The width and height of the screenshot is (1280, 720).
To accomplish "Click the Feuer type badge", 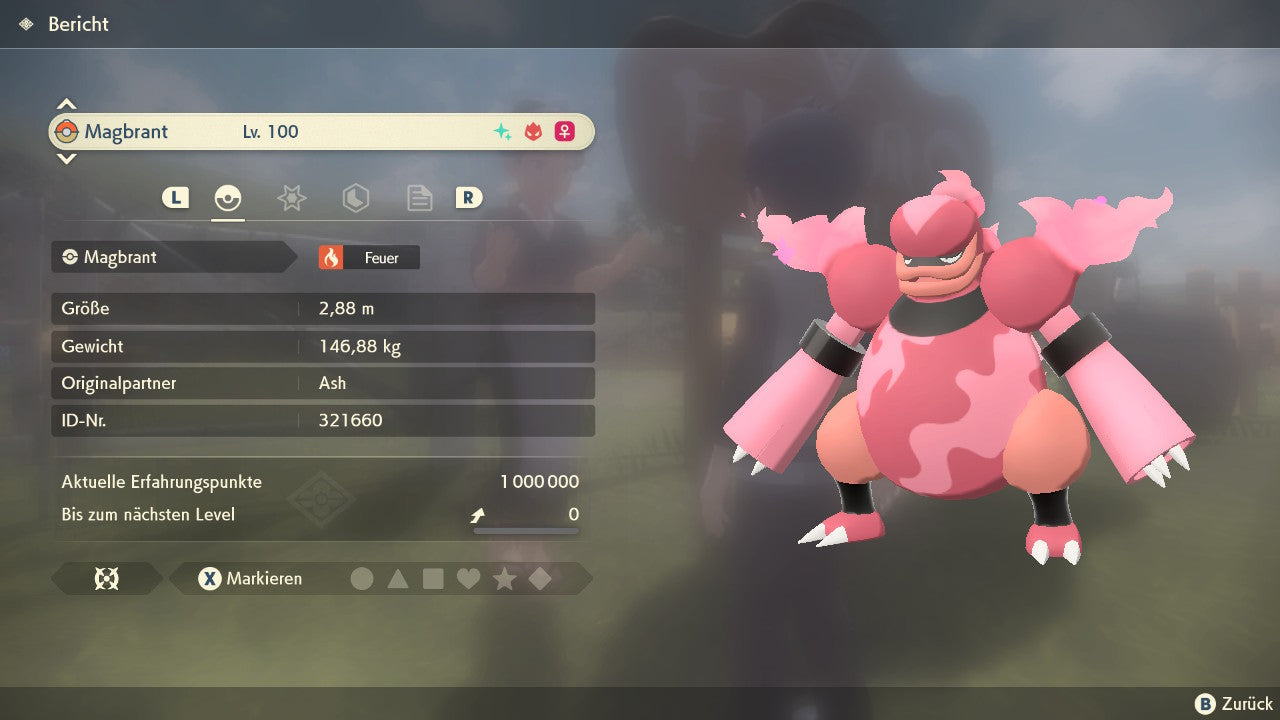I will coord(369,258).
